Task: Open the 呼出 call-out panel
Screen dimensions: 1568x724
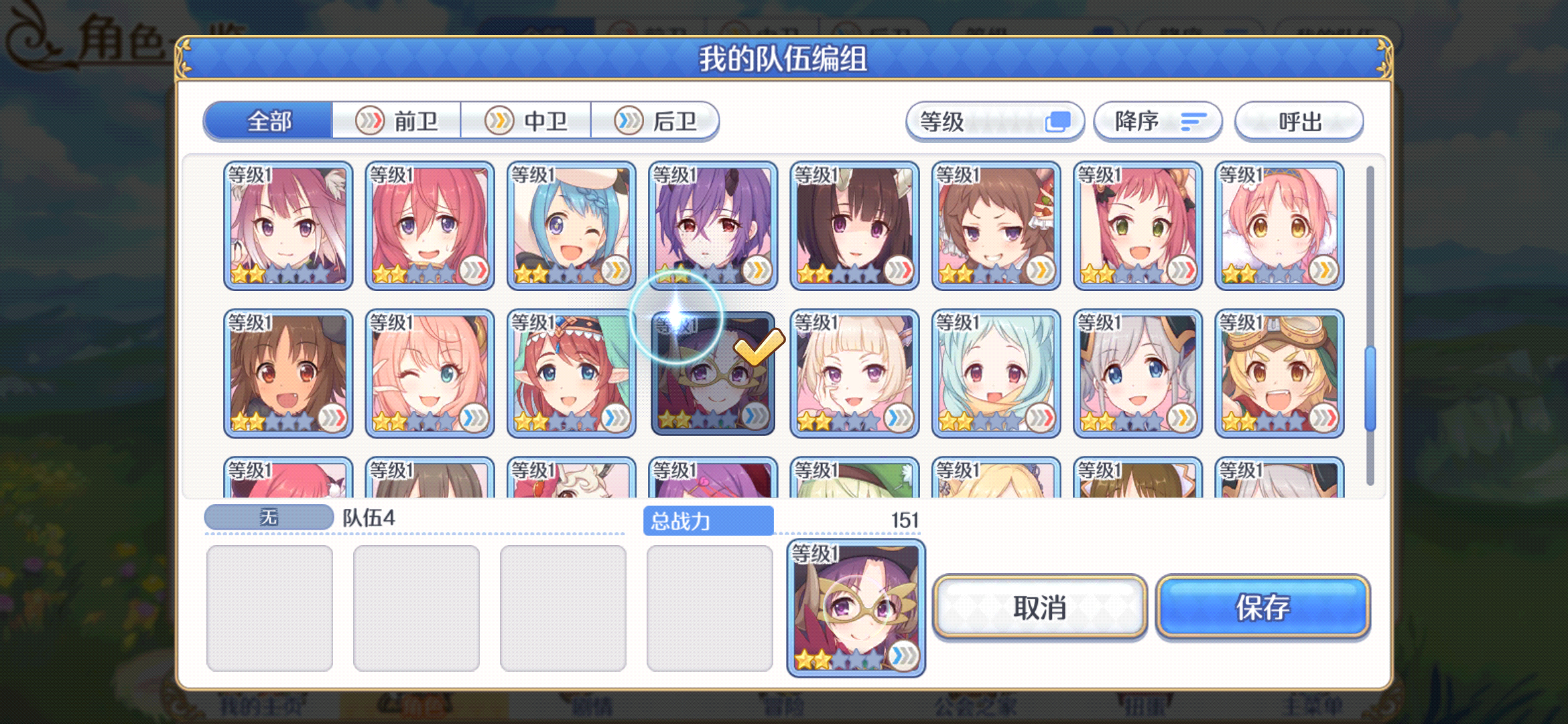Action: coord(1298,121)
